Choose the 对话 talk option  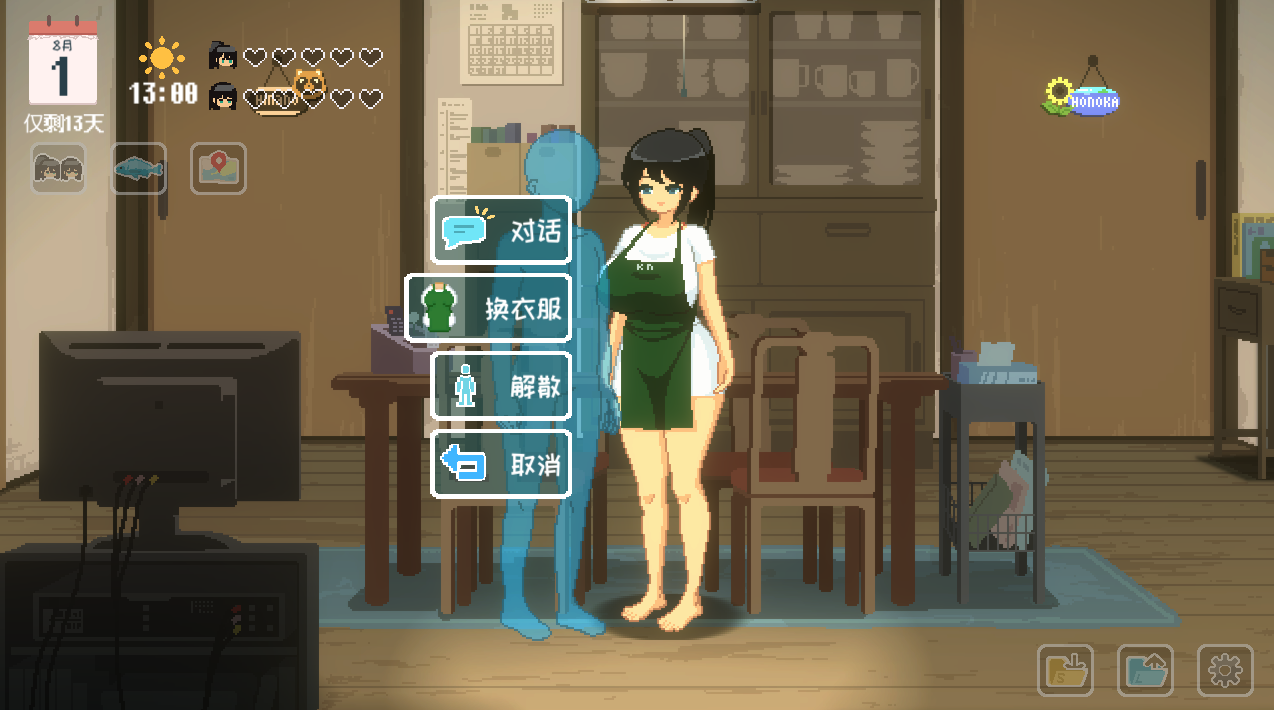tap(501, 230)
